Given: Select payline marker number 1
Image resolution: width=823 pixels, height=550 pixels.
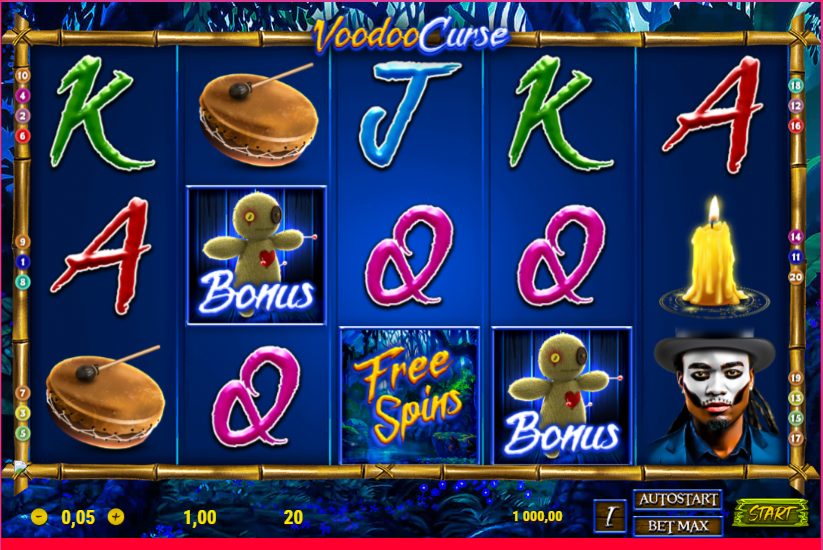Looking at the screenshot, I should 22,262.
